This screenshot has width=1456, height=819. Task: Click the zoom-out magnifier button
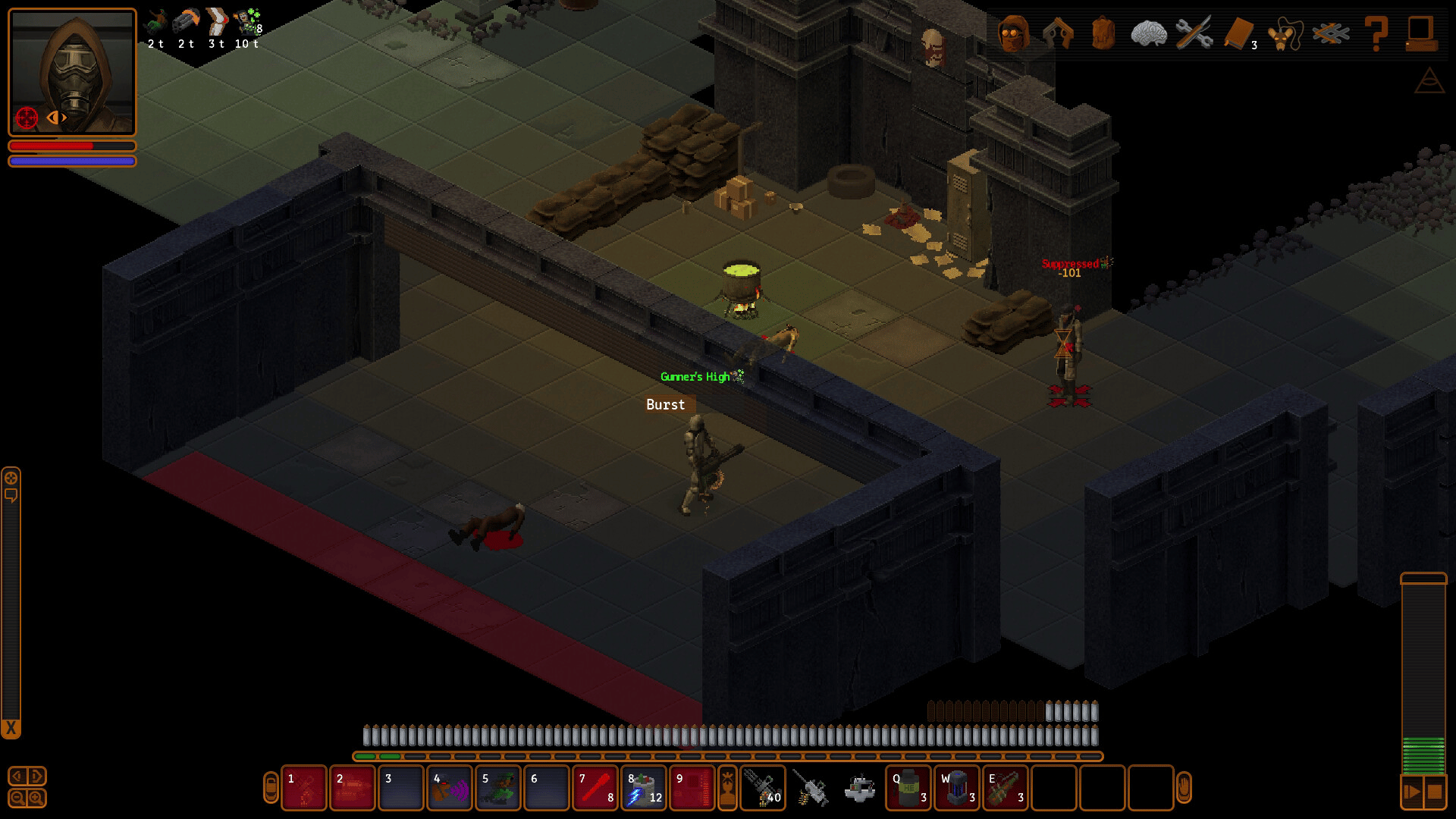pyautogui.click(x=17, y=798)
